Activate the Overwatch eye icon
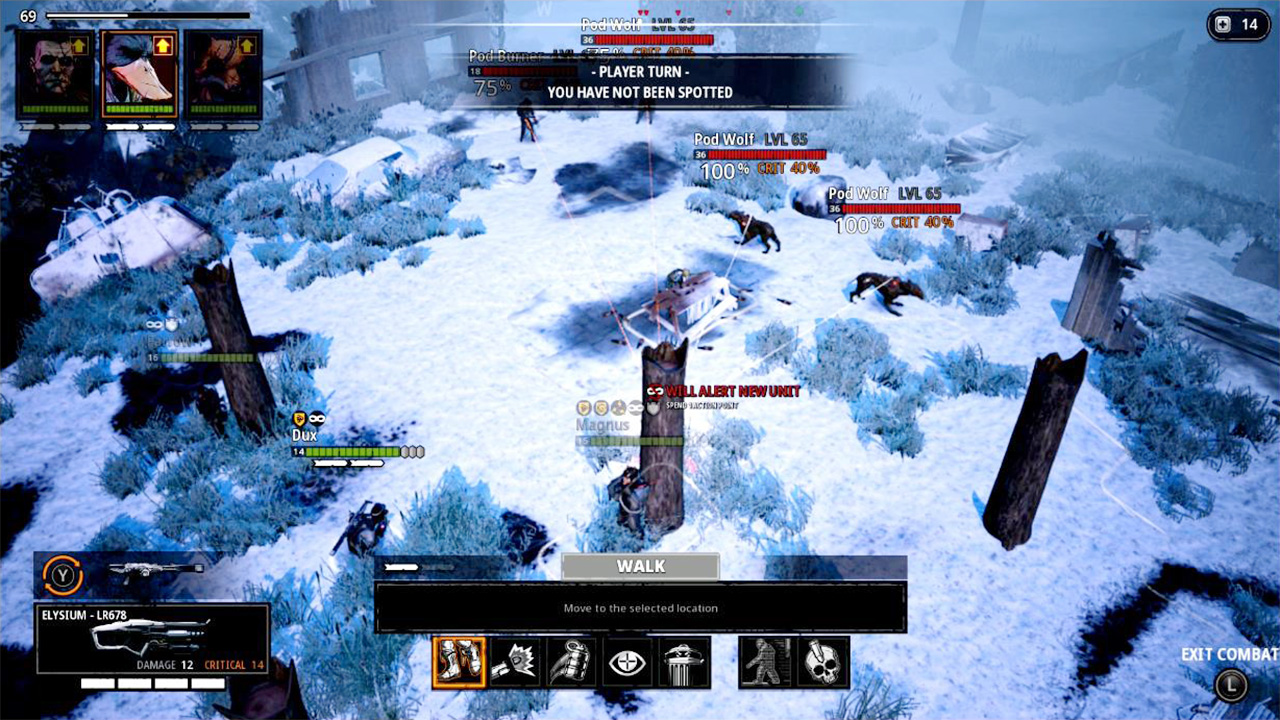The width and height of the screenshot is (1280, 720). [627, 661]
